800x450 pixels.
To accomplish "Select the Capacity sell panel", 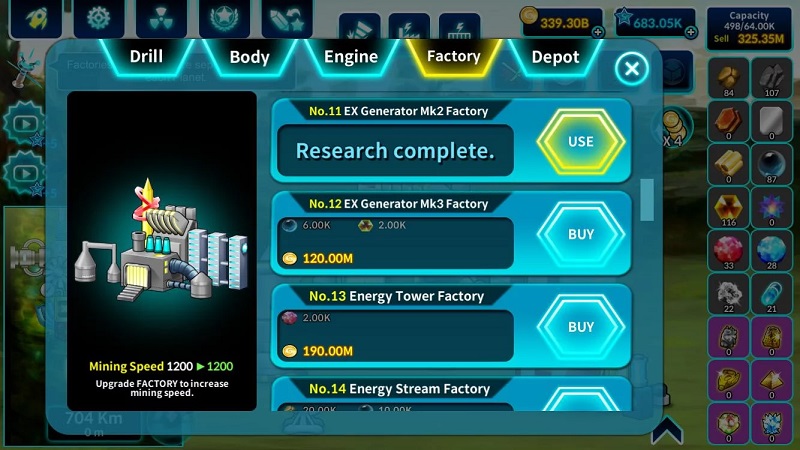I will [749, 27].
